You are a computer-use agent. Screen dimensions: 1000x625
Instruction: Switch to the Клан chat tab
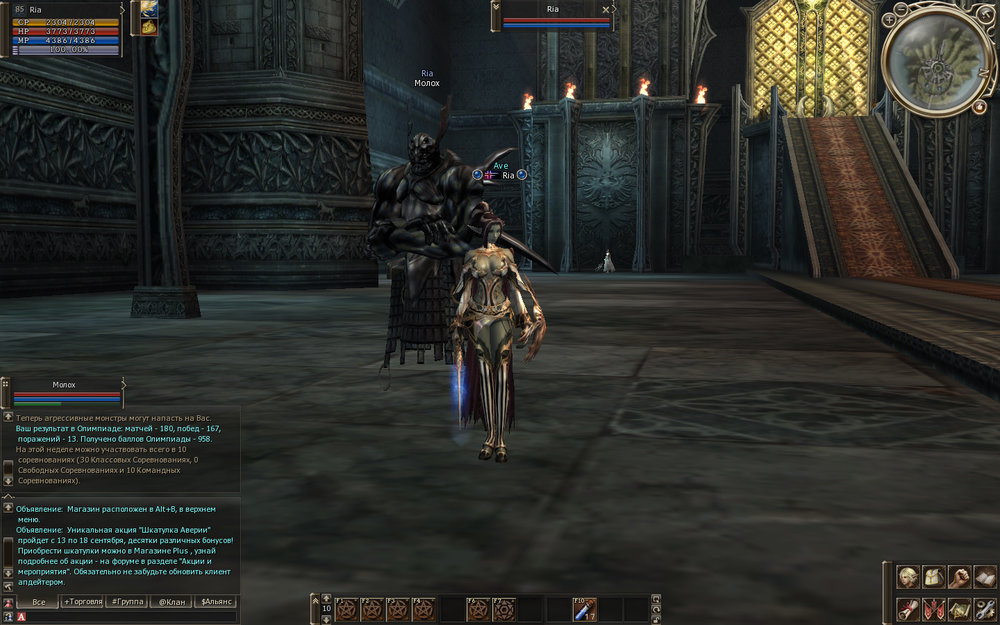[x=171, y=602]
